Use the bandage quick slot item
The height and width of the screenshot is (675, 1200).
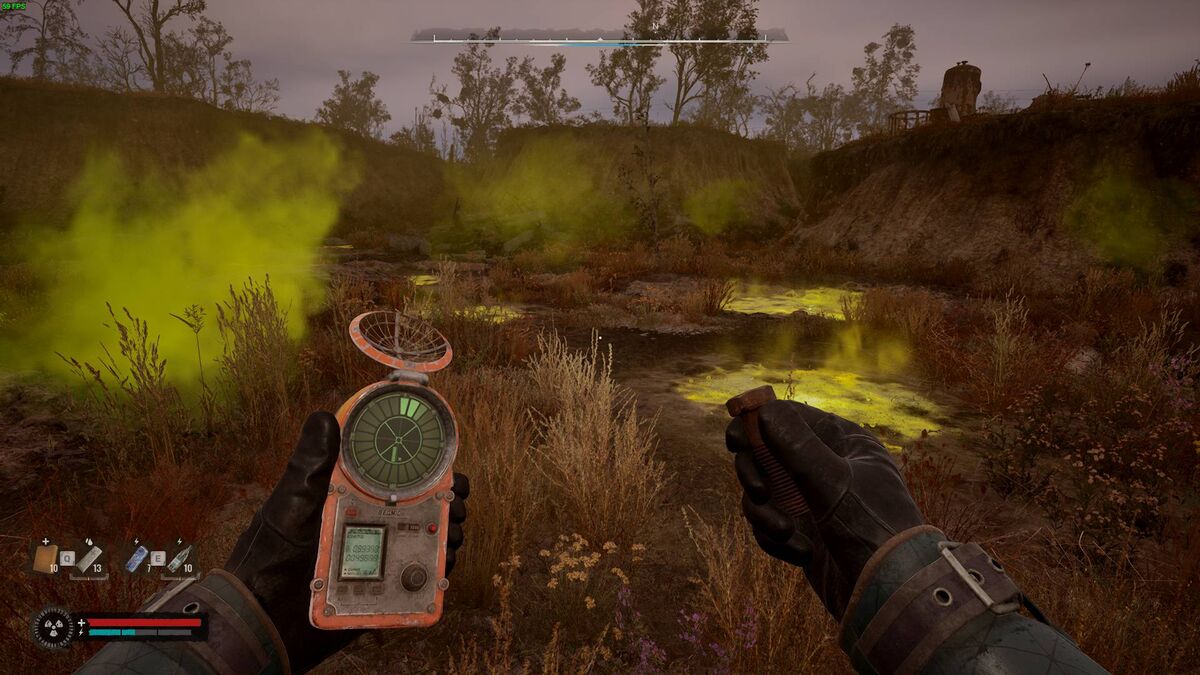pos(89,558)
